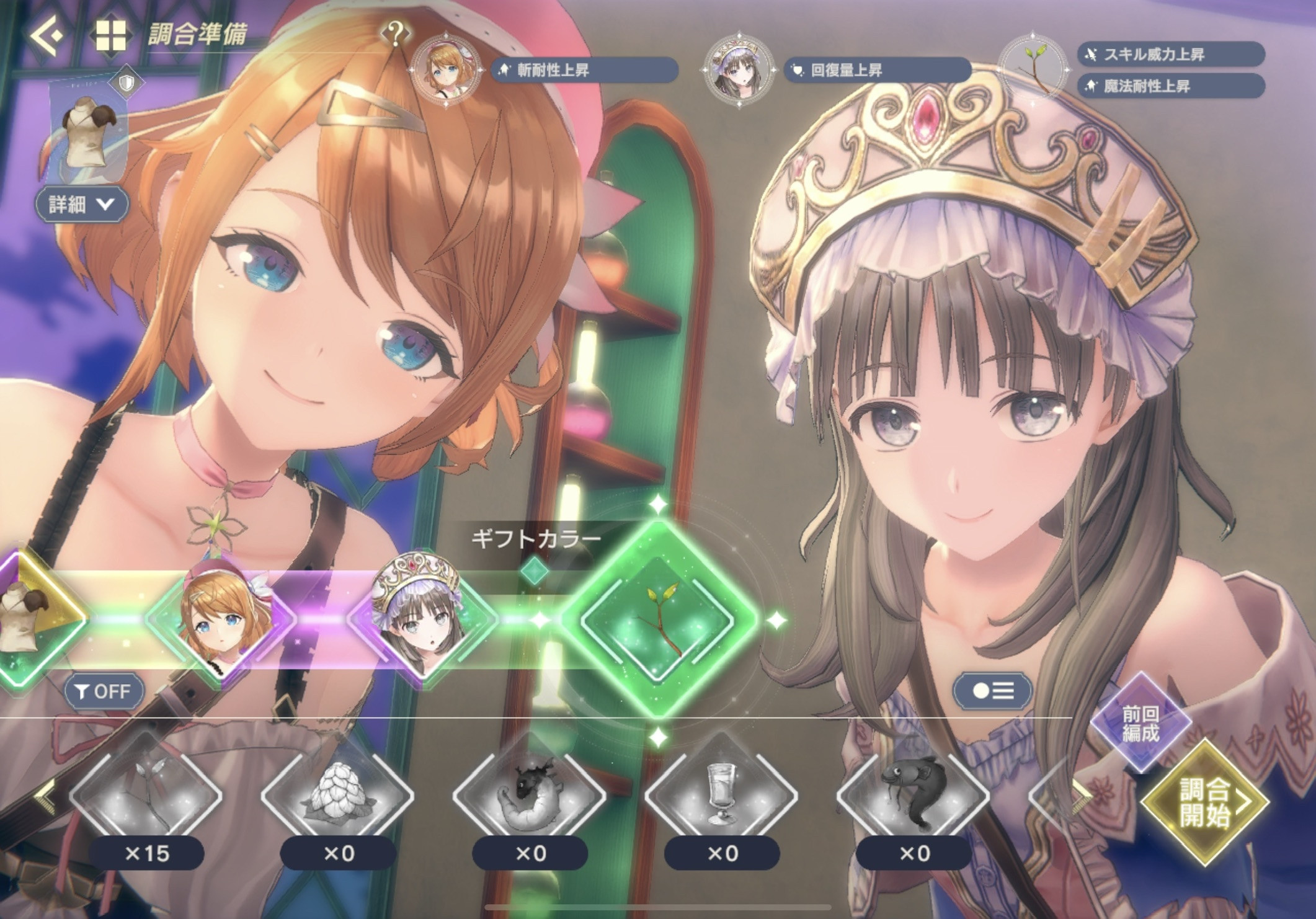Open the question mark help
Viewport: 1316px width, 919px height.
click(x=396, y=33)
